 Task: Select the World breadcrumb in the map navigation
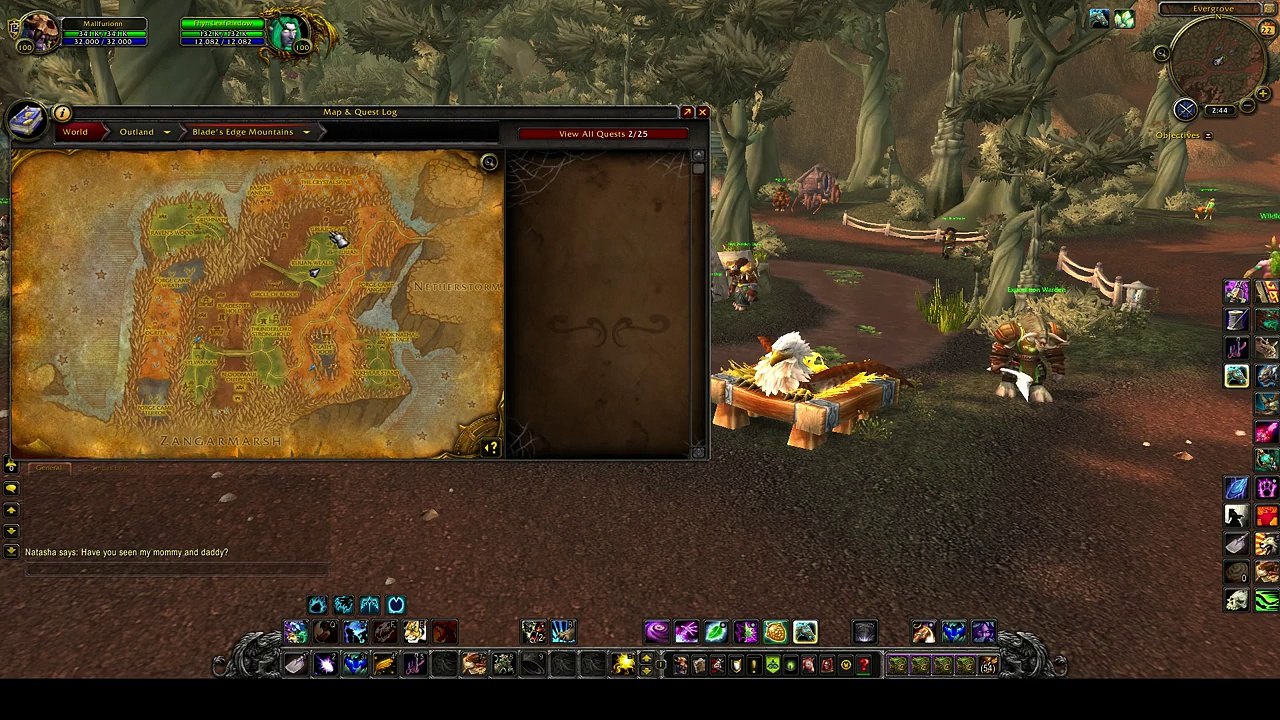(76, 132)
